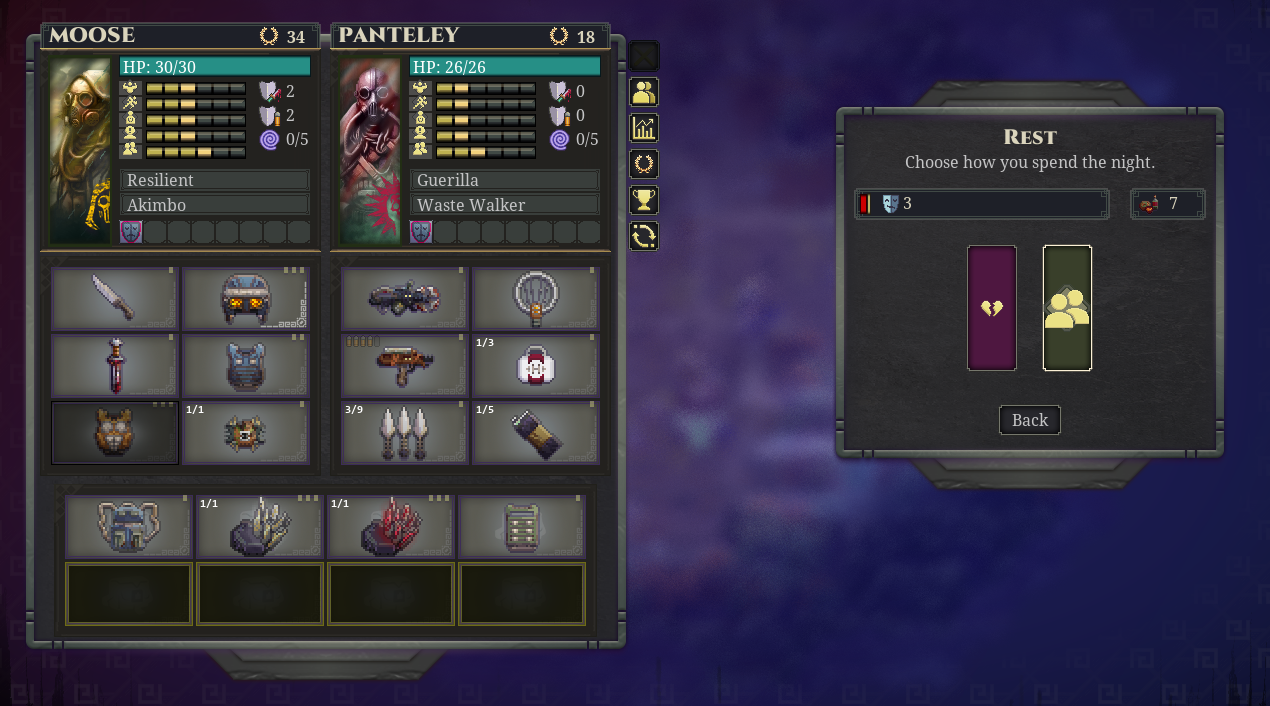1270x706 pixels.
Task: Open the laurel wreath side tab
Action: tap(644, 164)
